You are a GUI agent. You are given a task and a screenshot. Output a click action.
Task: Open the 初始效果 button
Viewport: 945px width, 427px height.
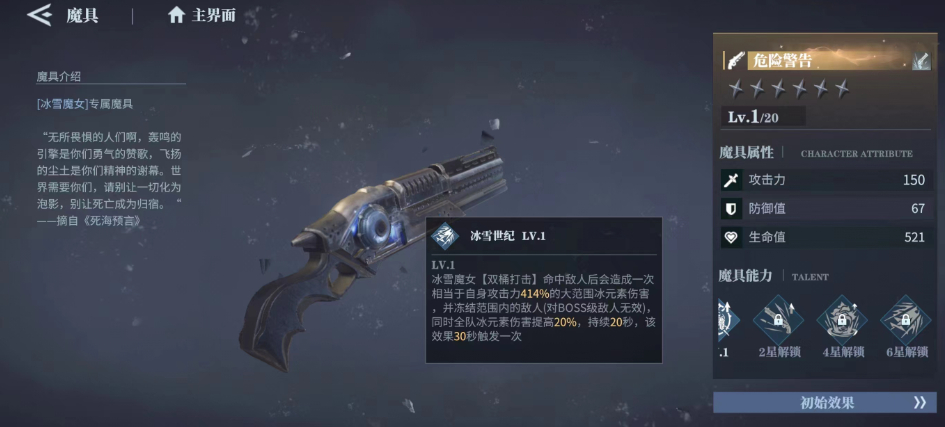825,402
